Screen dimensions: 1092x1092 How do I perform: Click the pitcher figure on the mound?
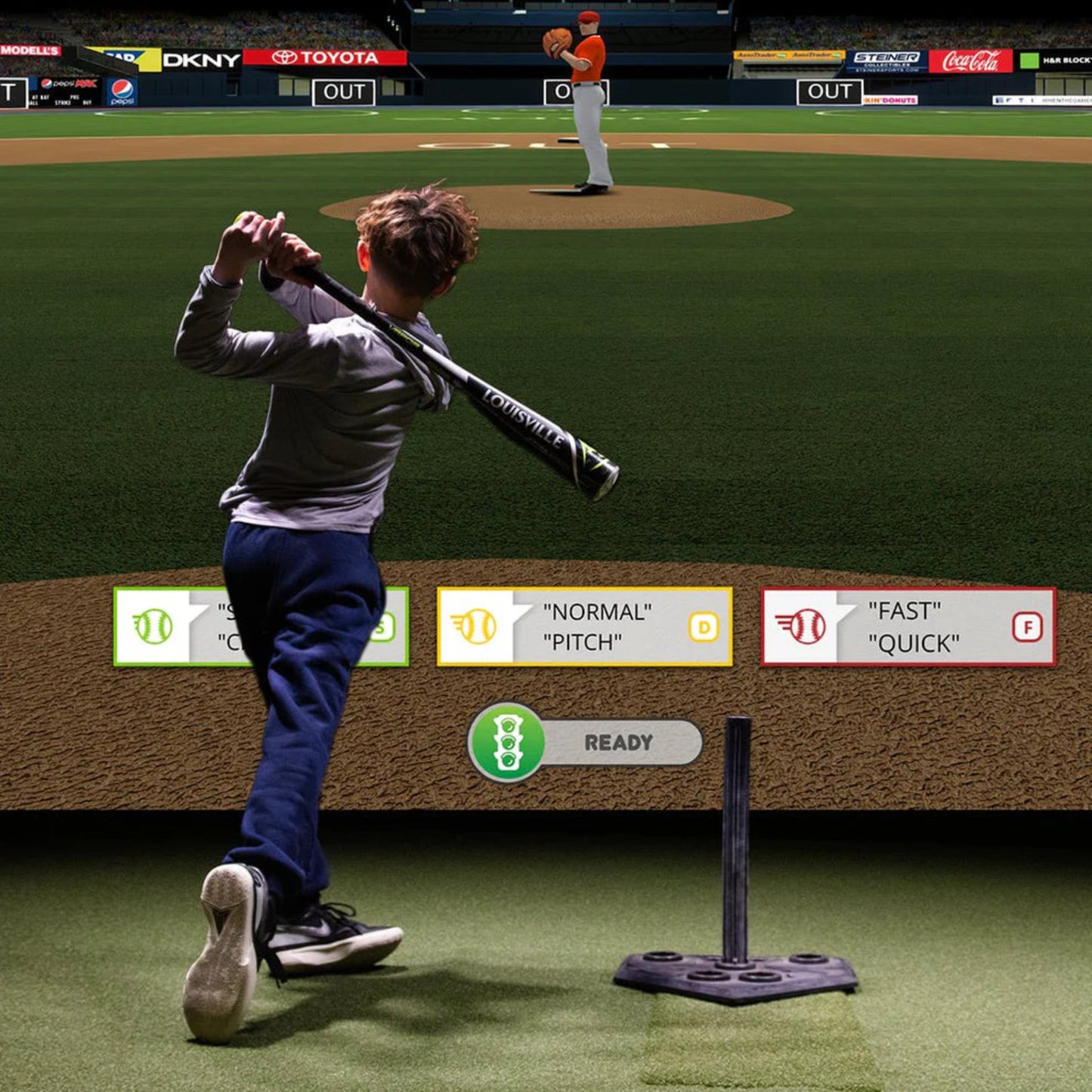click(588, 98)
